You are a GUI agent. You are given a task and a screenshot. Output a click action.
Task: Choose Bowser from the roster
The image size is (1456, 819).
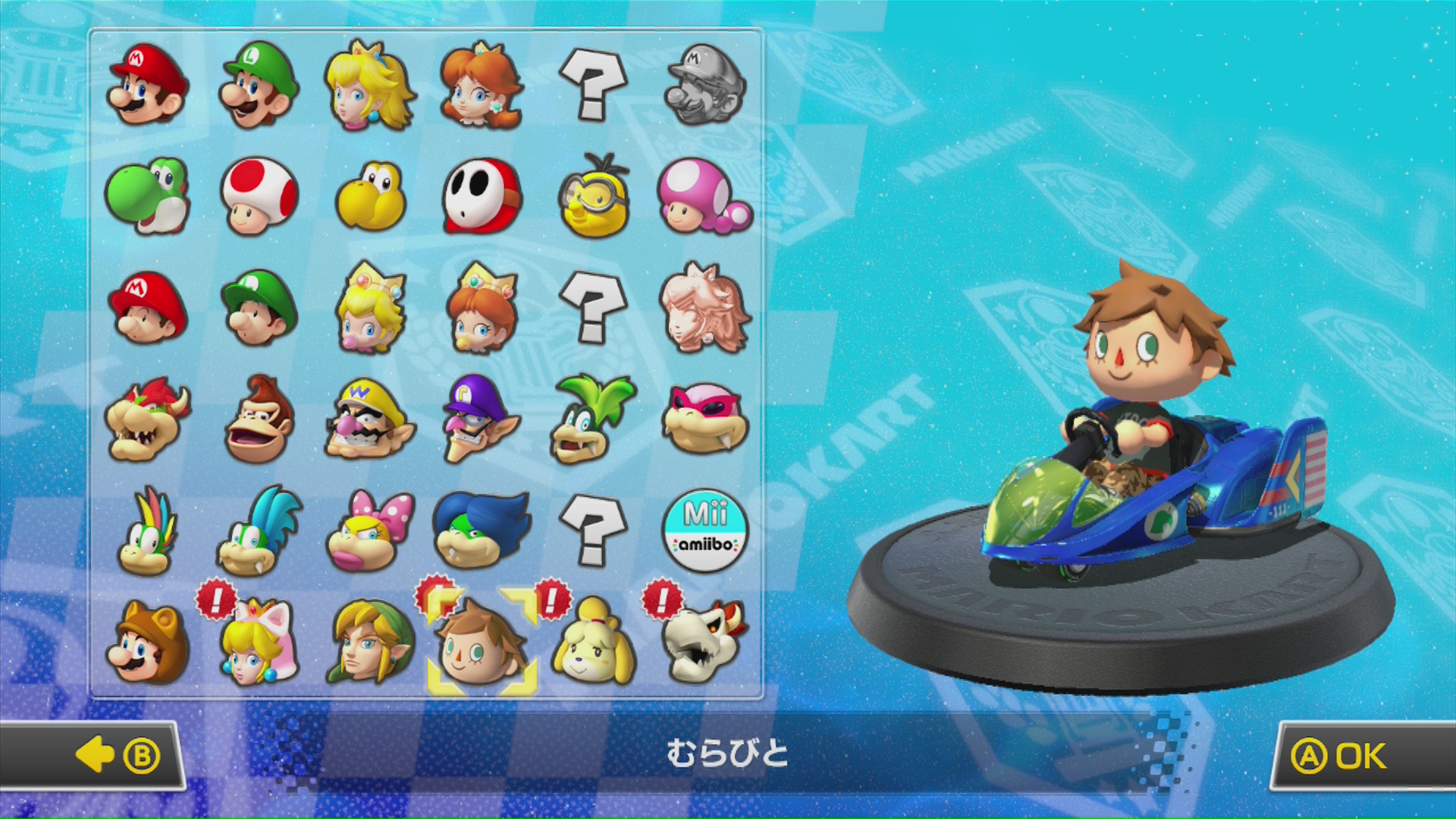click(x=147, y=419)
